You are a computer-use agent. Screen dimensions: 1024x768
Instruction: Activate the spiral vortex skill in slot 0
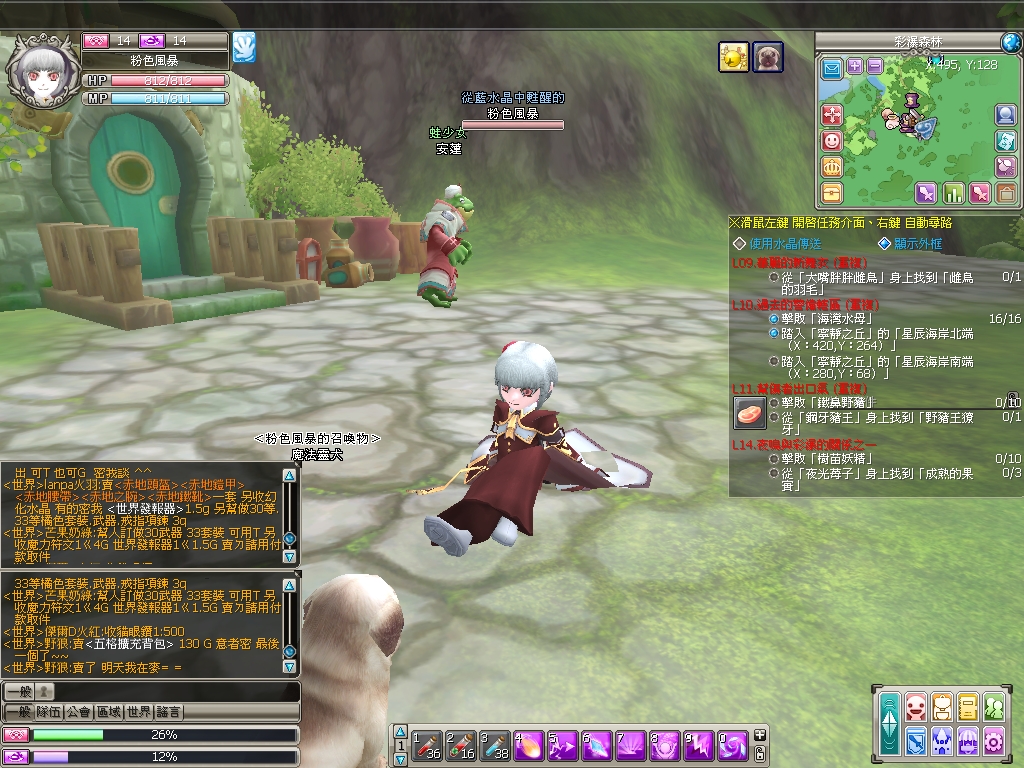pyautogui.click(x=733, y=745)
